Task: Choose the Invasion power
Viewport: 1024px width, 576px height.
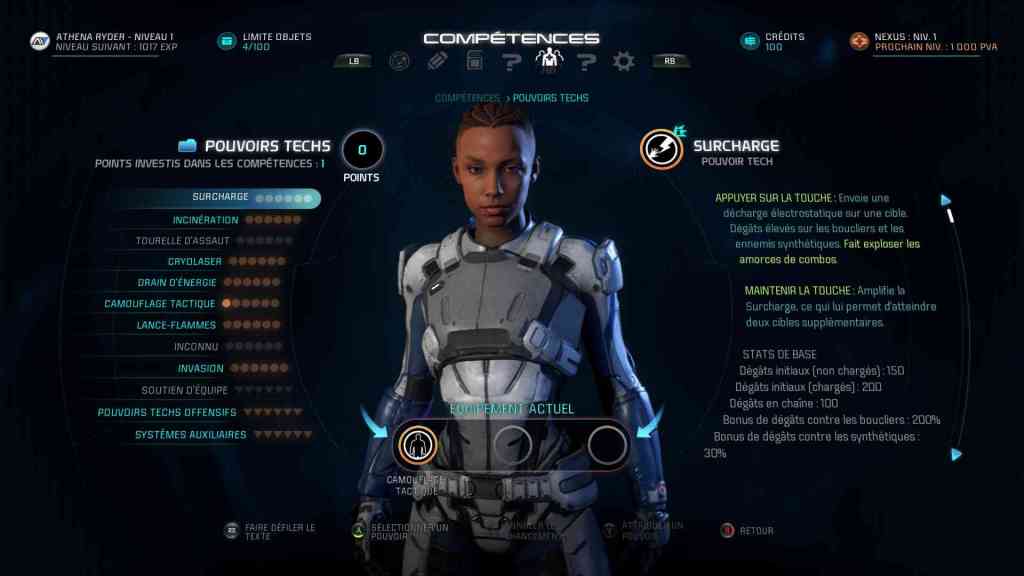Action: coord(201,368)
